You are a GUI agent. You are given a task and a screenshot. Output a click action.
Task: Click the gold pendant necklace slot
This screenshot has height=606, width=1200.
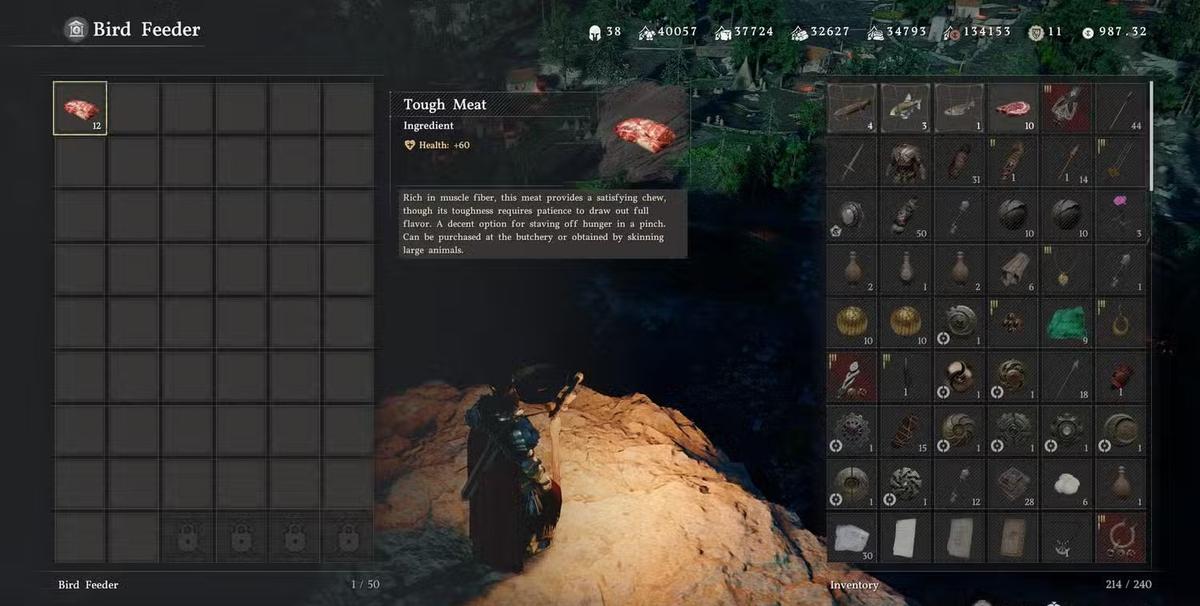click(1067, 270)
